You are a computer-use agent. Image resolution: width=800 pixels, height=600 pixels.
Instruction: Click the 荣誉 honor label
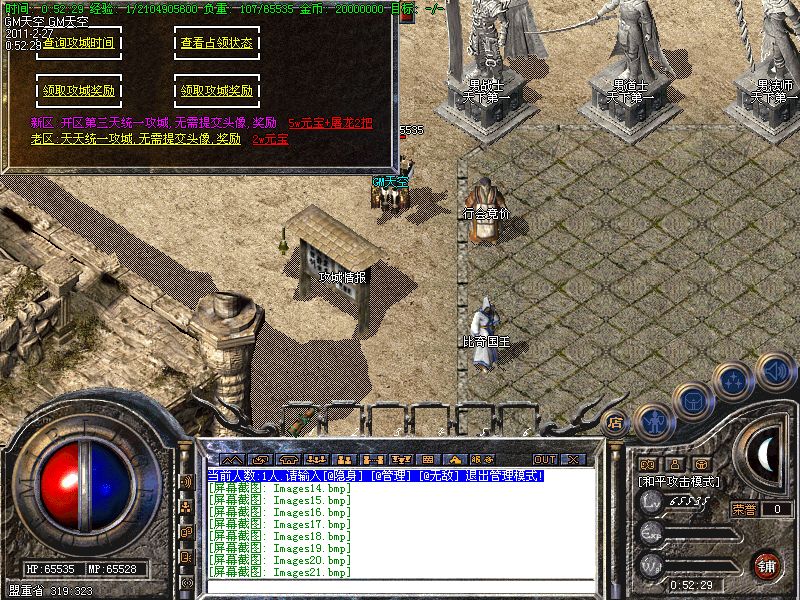point(743,509)
